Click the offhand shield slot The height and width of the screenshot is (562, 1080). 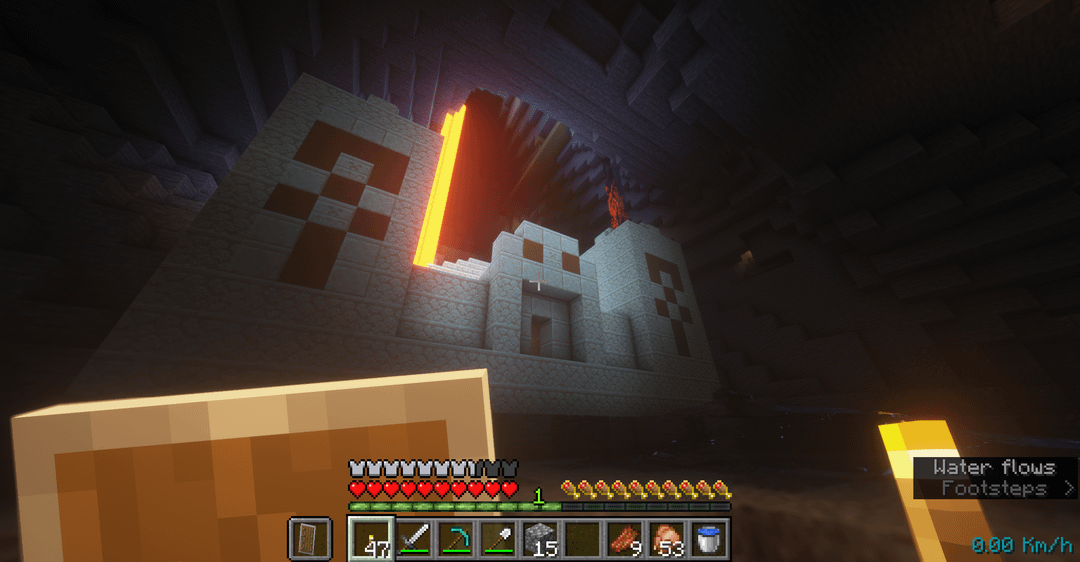pos(310,539)
